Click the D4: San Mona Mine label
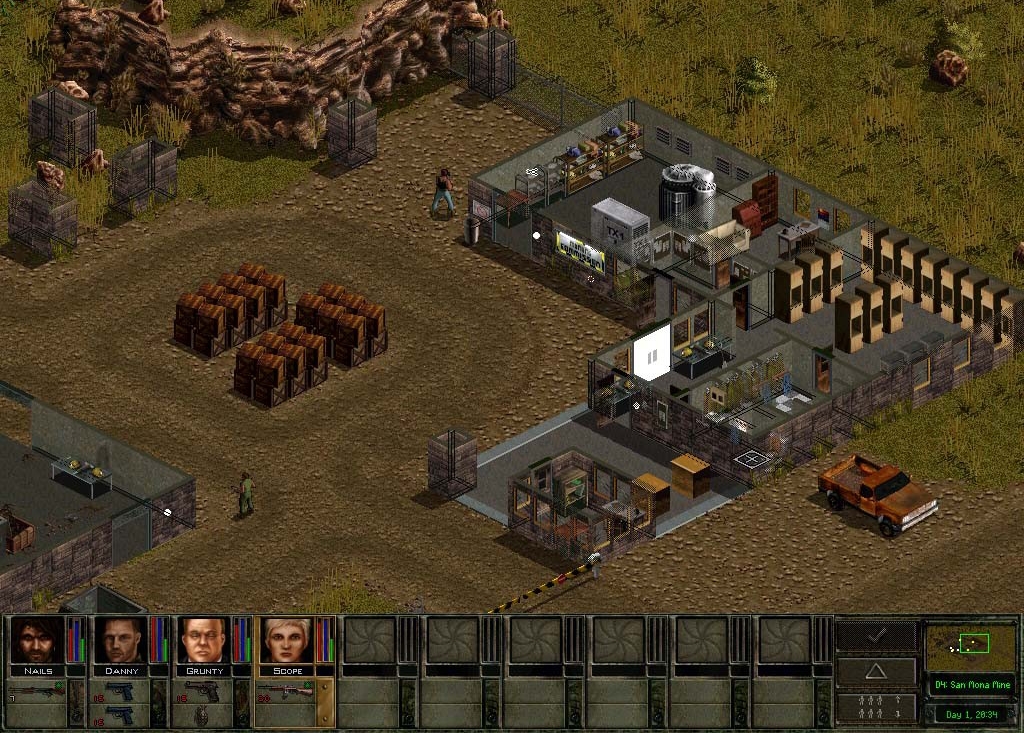Viewport: 1024px width, 733px height. pyautogui.click(x=971, y=685)
